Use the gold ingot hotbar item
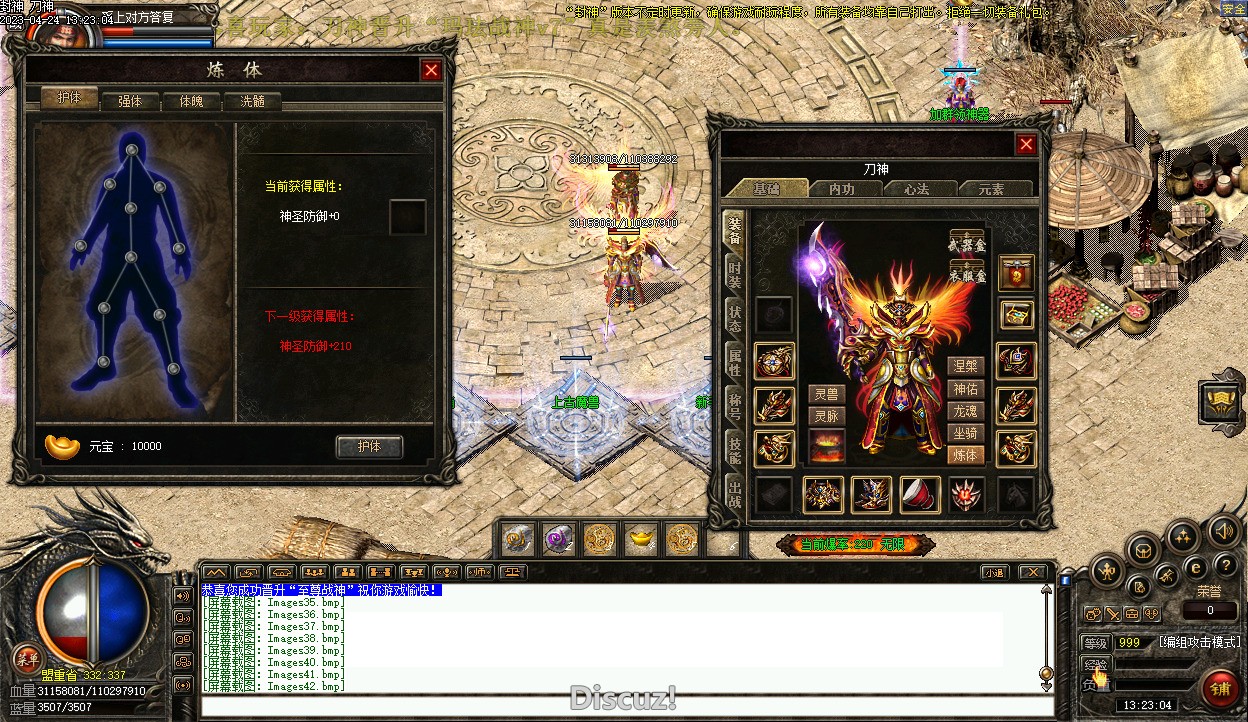Image resolution: width=1248 pixels, height=722 pixels. coord(640,540)
